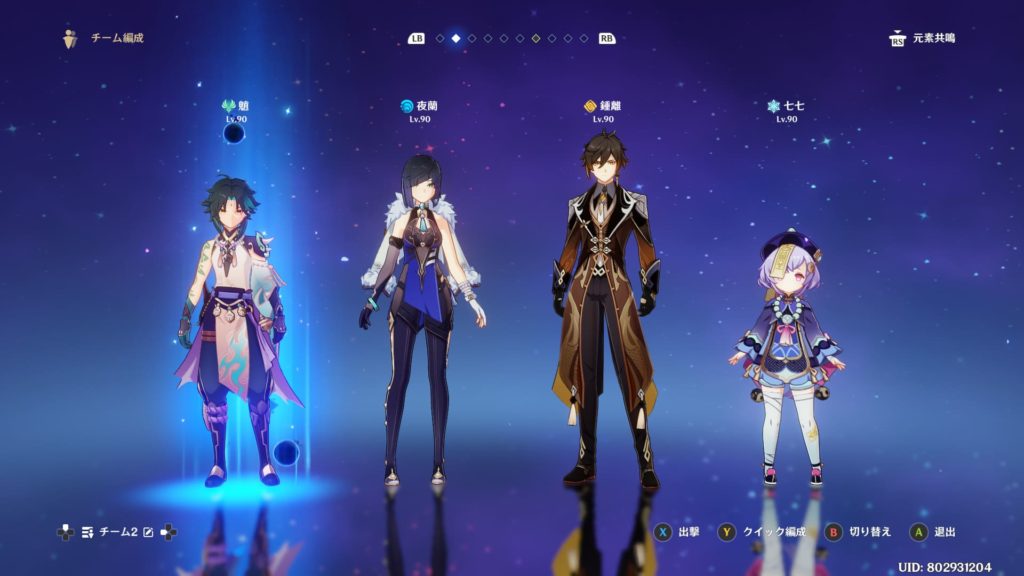Open the 元素共鳴 elemental resonance panel
The image size is (1024, 576).
(x=921, y=38)
